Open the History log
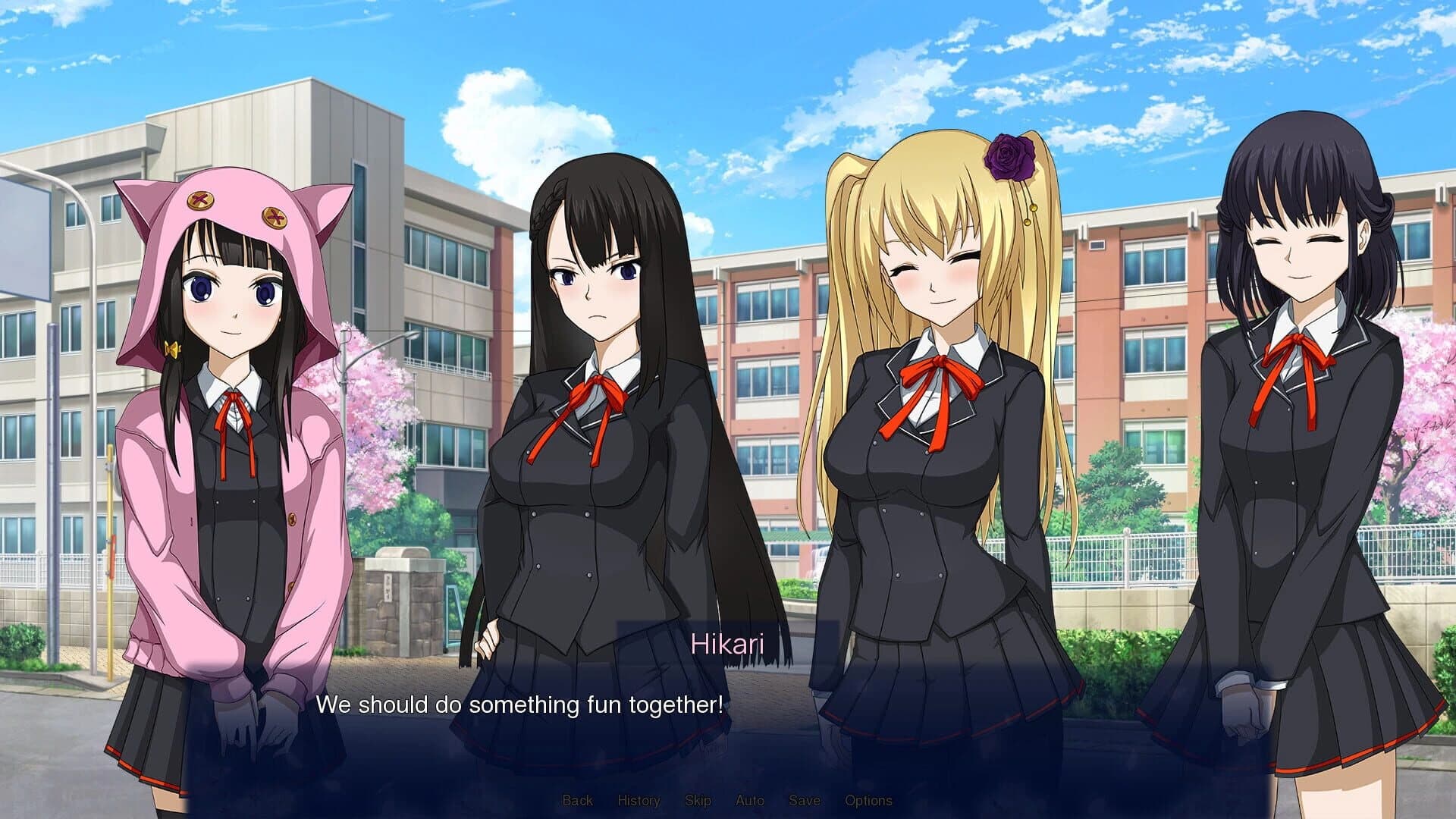Image resolution: width=1456 pixels, height=819 pixels. 639,800
